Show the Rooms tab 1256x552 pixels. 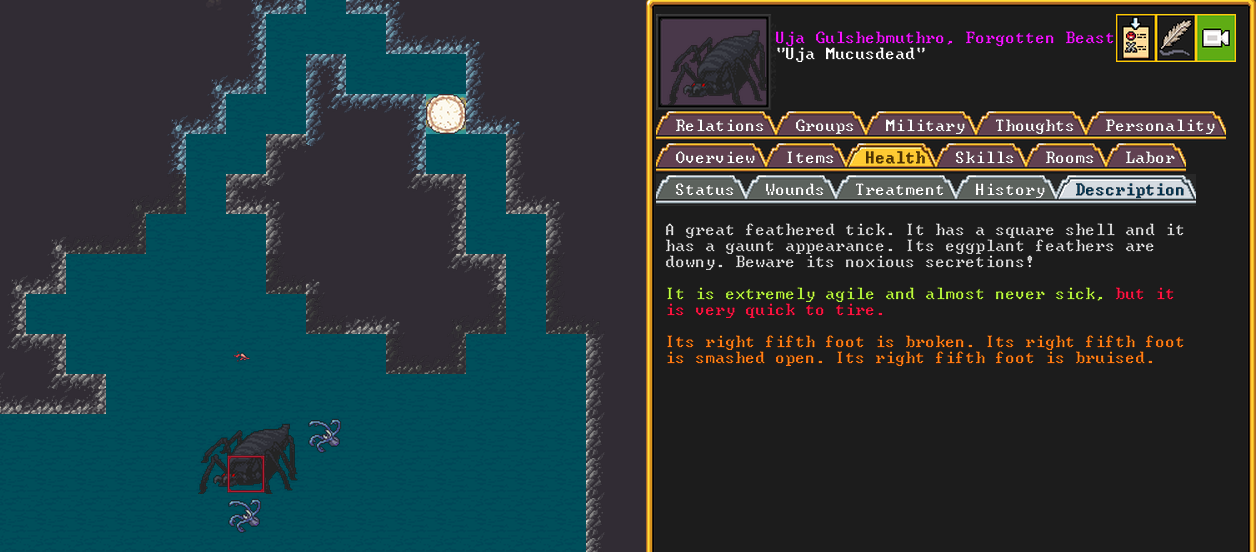[x=1069, y=157]
